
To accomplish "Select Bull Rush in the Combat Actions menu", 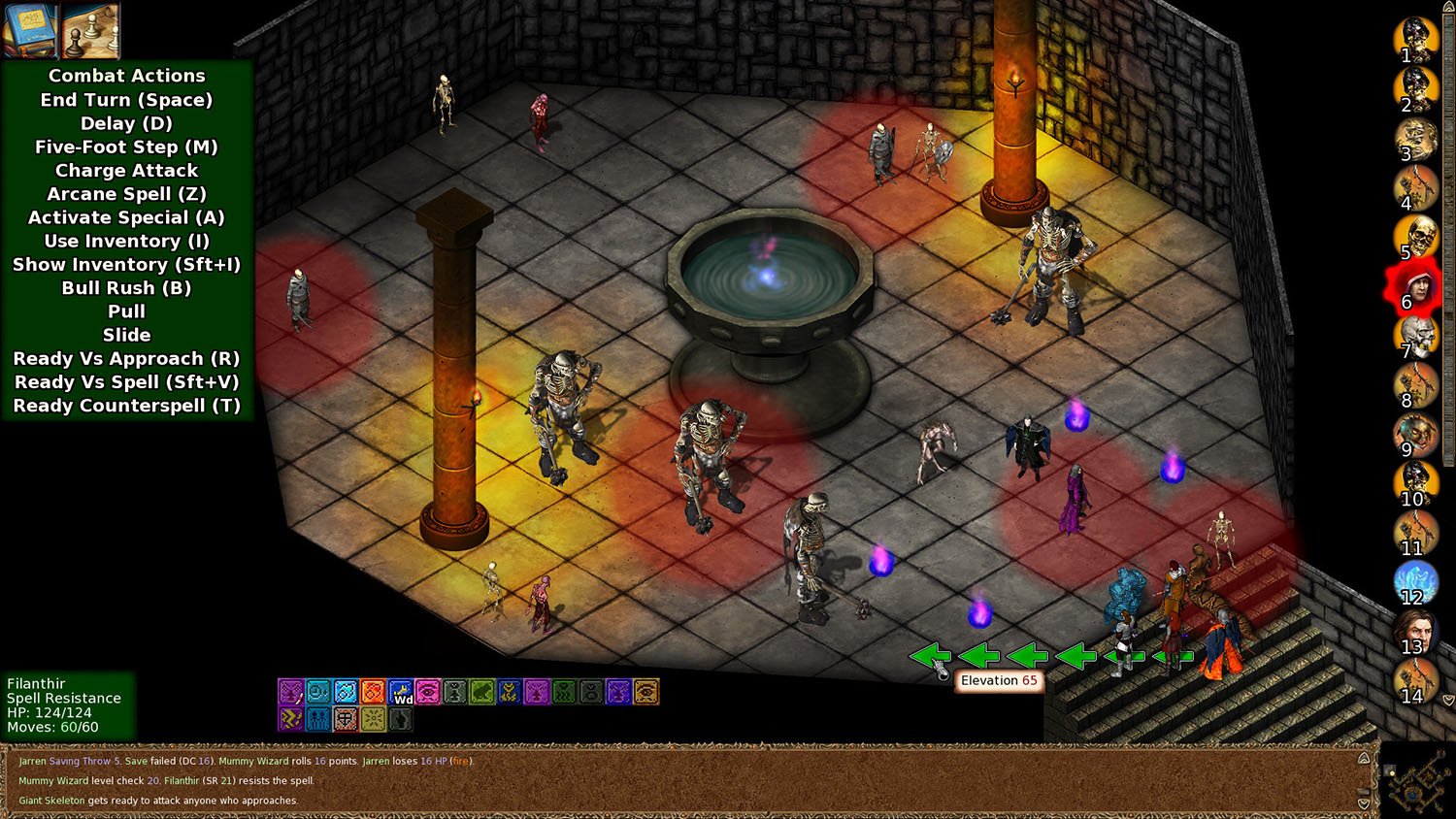I will (x=126, y=287).
